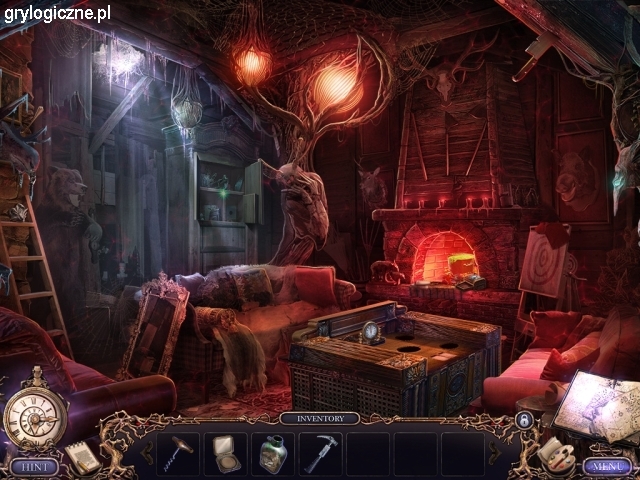Click the HINT button
The width and height of the screenshot is (640, 480).
(x=33, y=466)
